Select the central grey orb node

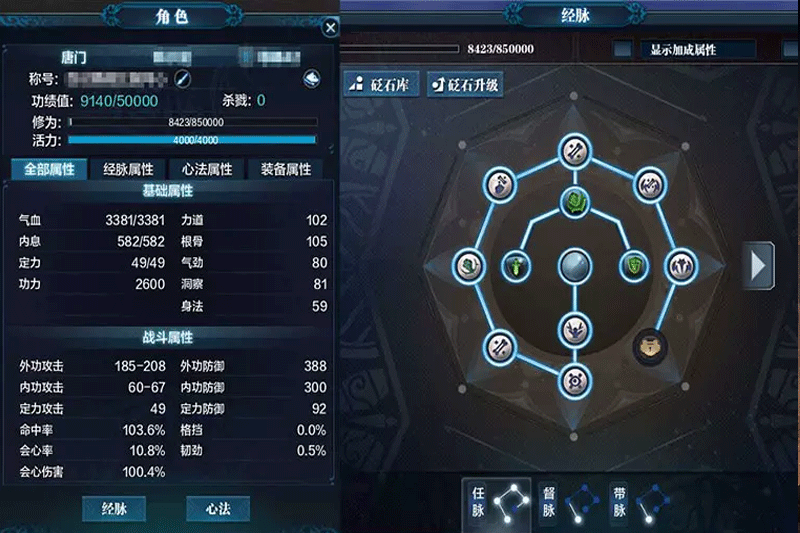pyautogui.click(x=574, y=266)
